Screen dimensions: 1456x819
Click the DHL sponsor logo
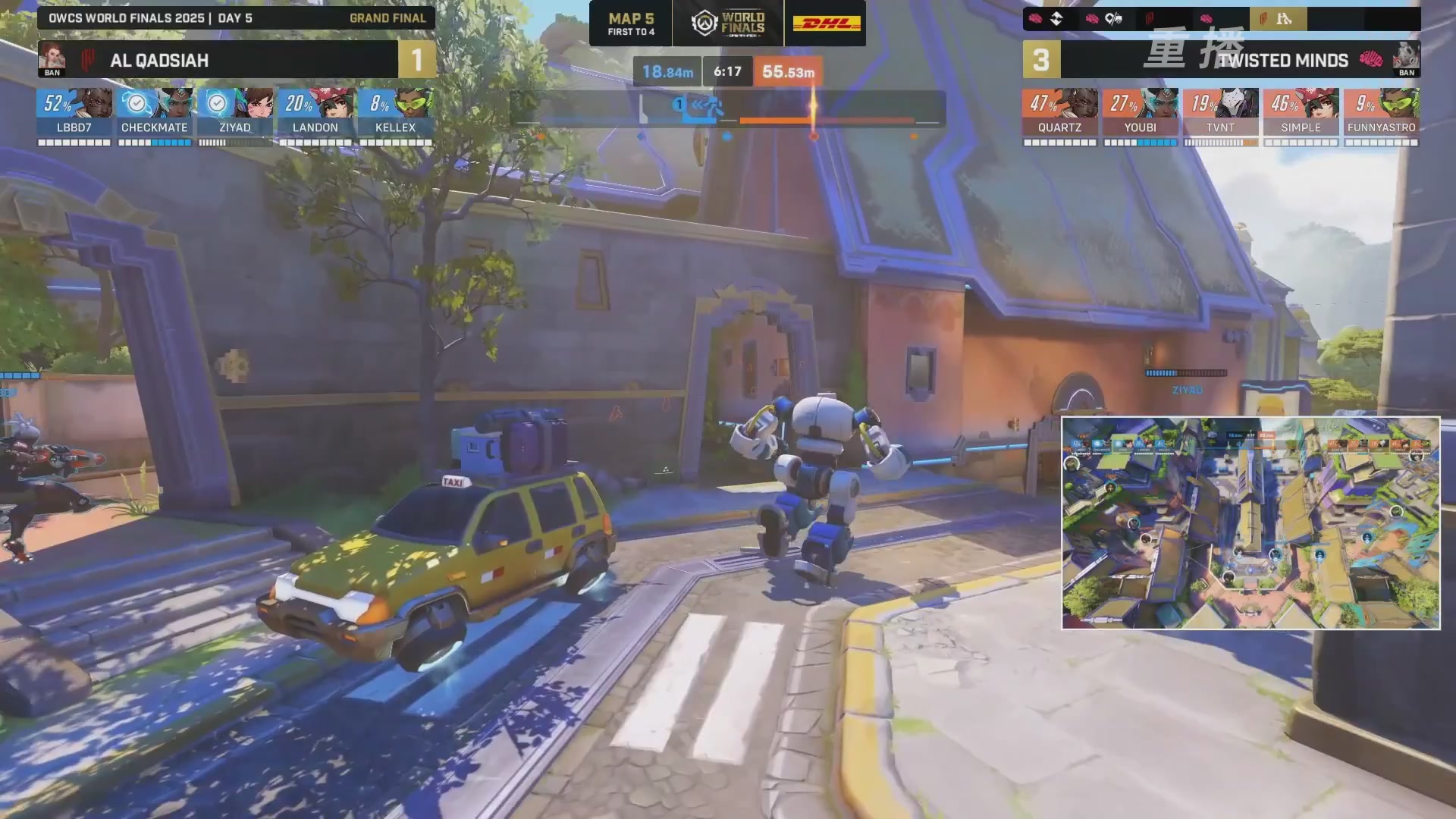click(x=826, y=24)
